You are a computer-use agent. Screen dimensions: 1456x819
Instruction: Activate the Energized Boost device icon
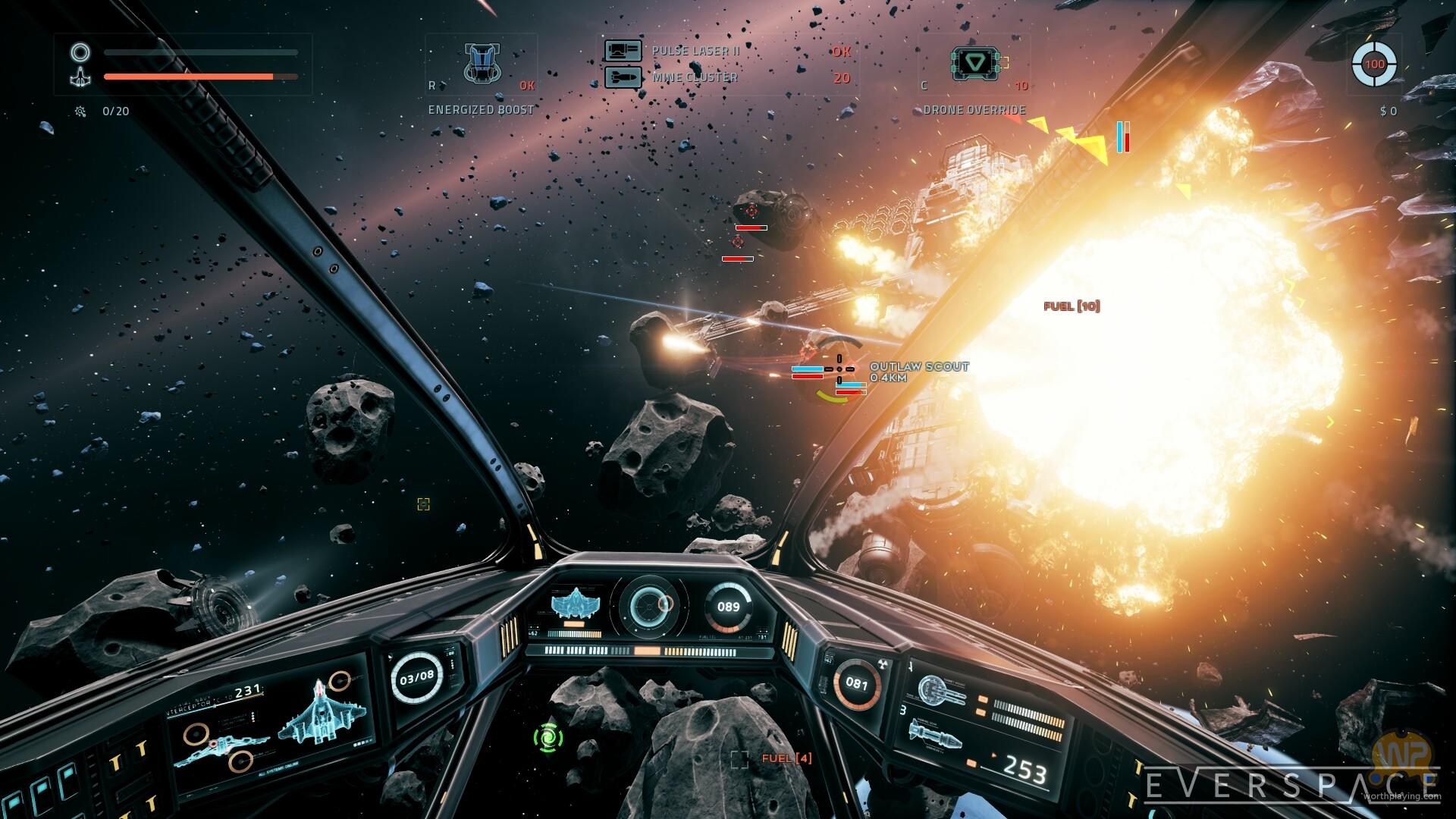(x=482, y=63)
